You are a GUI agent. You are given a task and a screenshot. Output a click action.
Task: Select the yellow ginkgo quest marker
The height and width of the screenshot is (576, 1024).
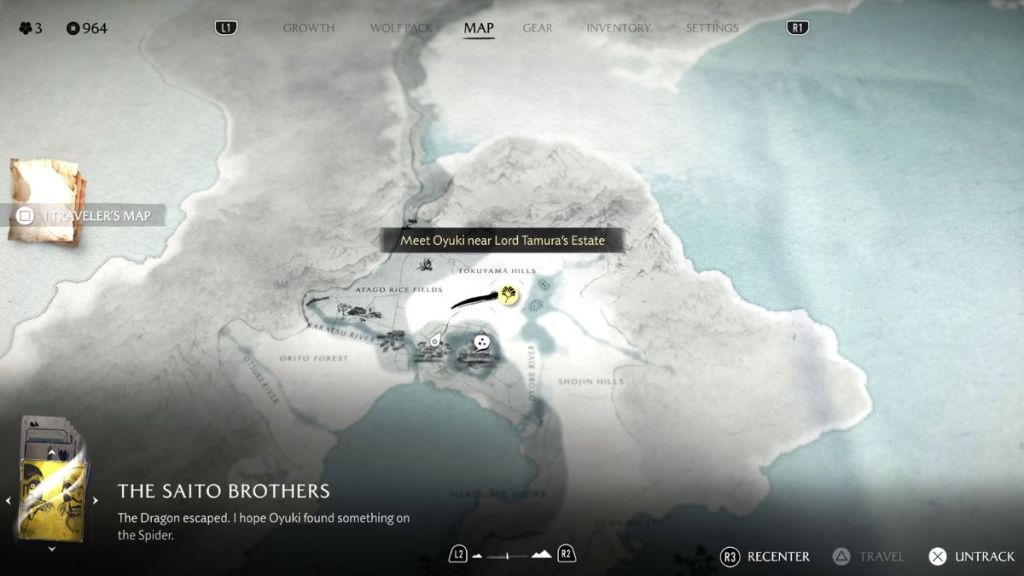click(x=510, y=295)
